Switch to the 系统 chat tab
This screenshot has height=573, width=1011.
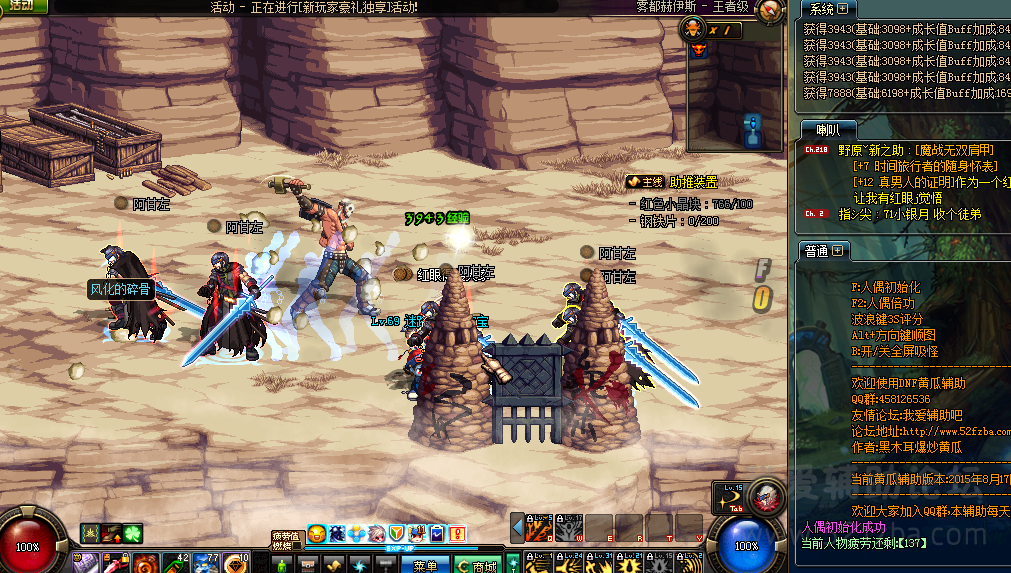coord(821,9)
